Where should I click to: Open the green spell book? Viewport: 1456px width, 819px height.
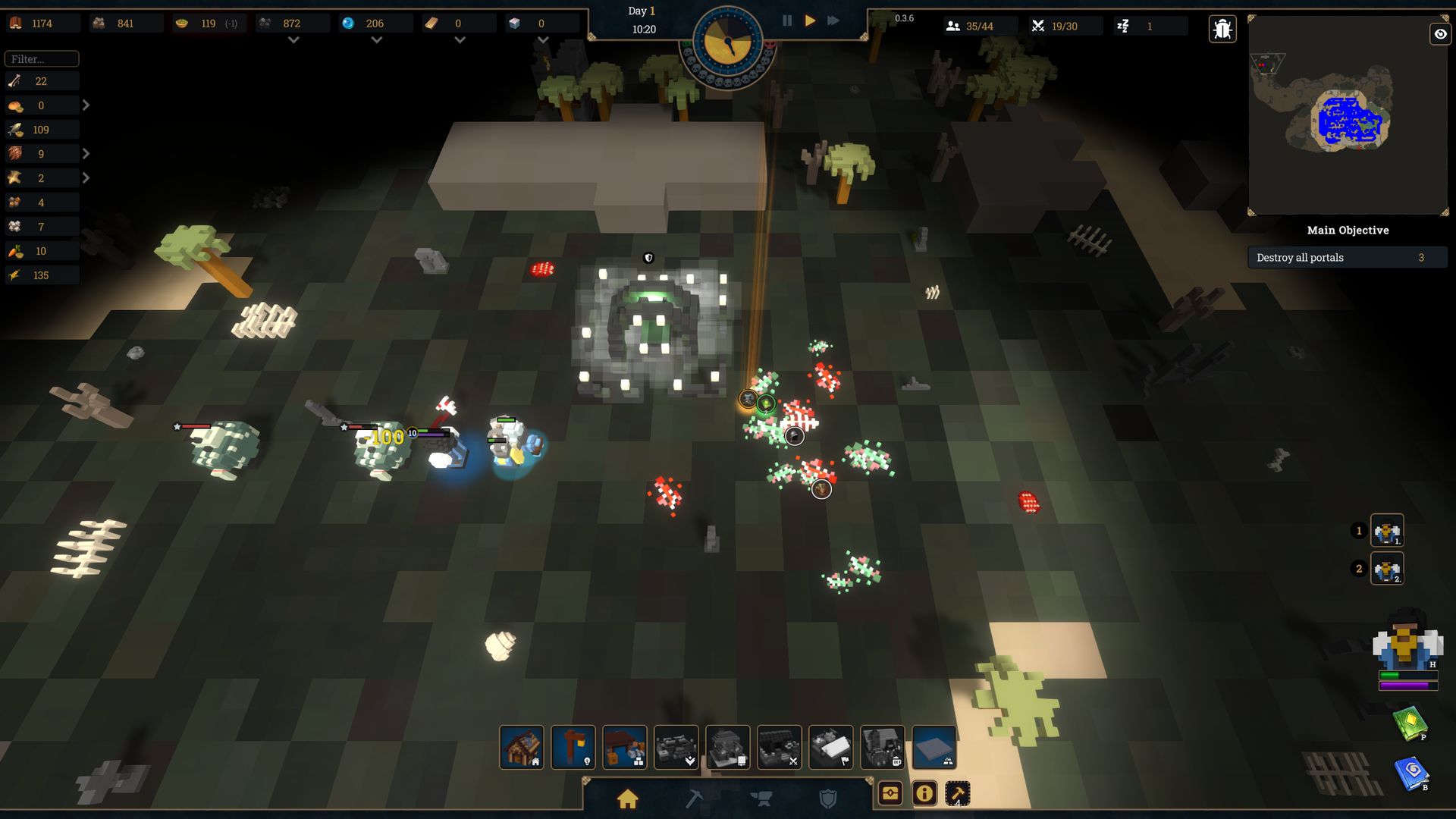coord(1410,723)
